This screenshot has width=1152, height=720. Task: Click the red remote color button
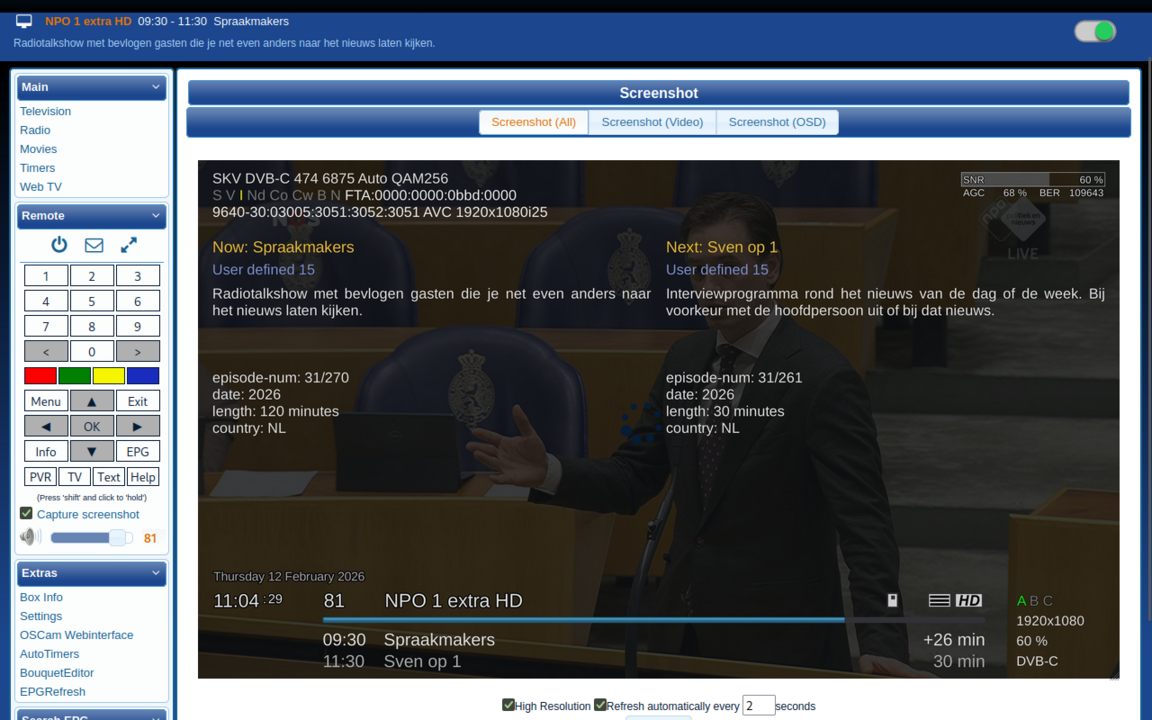[41, 376]
